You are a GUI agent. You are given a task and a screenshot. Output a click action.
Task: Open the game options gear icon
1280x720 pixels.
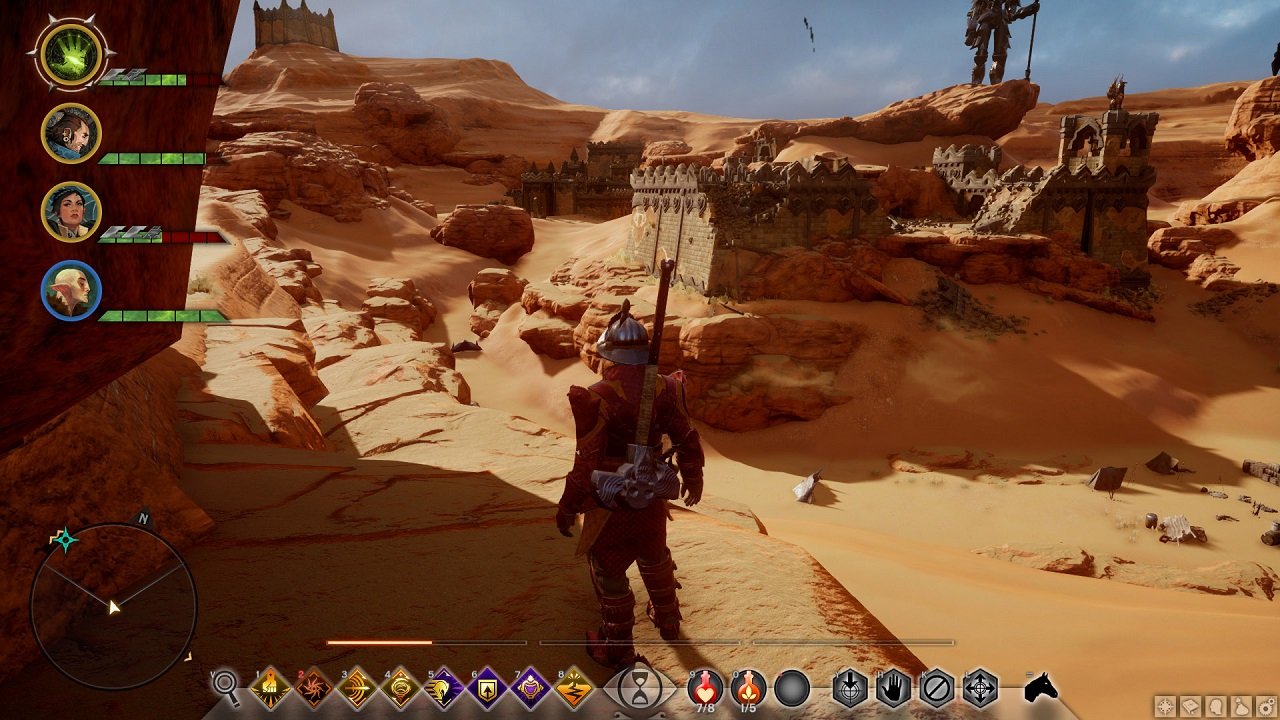coord(1267,705)
